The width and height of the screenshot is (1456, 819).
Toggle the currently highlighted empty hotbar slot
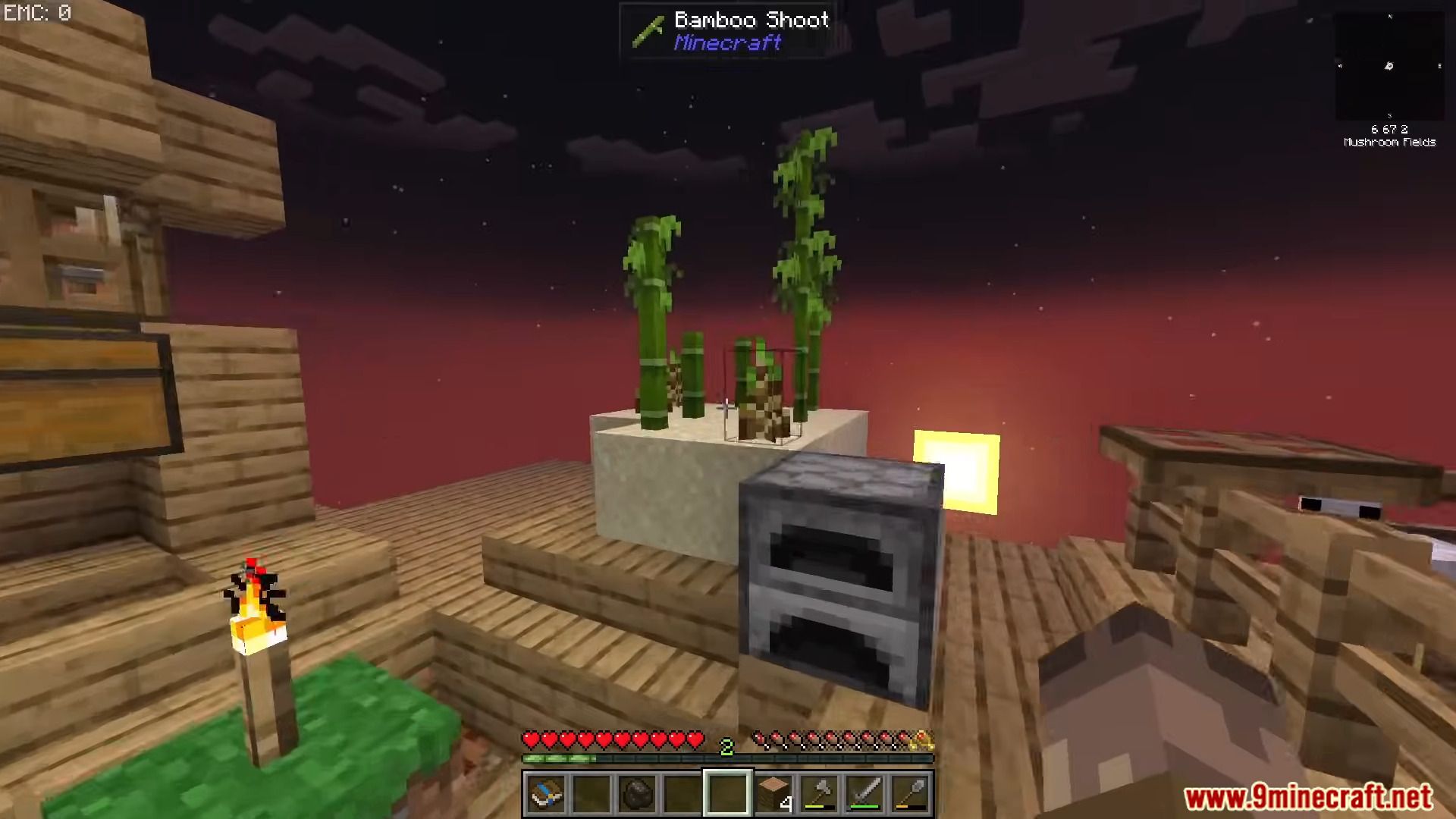729,791
